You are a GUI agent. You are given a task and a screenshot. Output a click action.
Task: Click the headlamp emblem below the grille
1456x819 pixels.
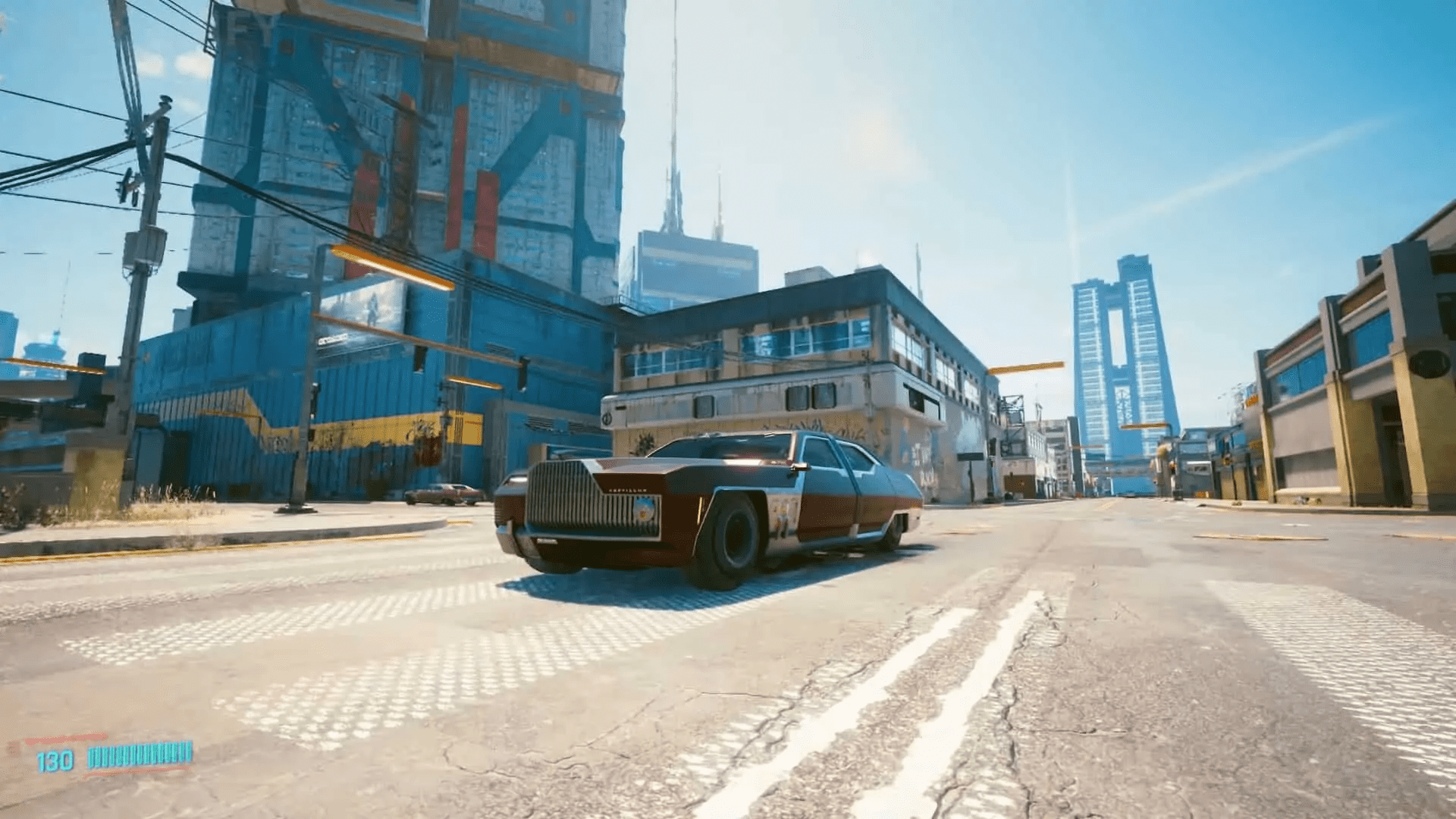click(x=643, y=513)
